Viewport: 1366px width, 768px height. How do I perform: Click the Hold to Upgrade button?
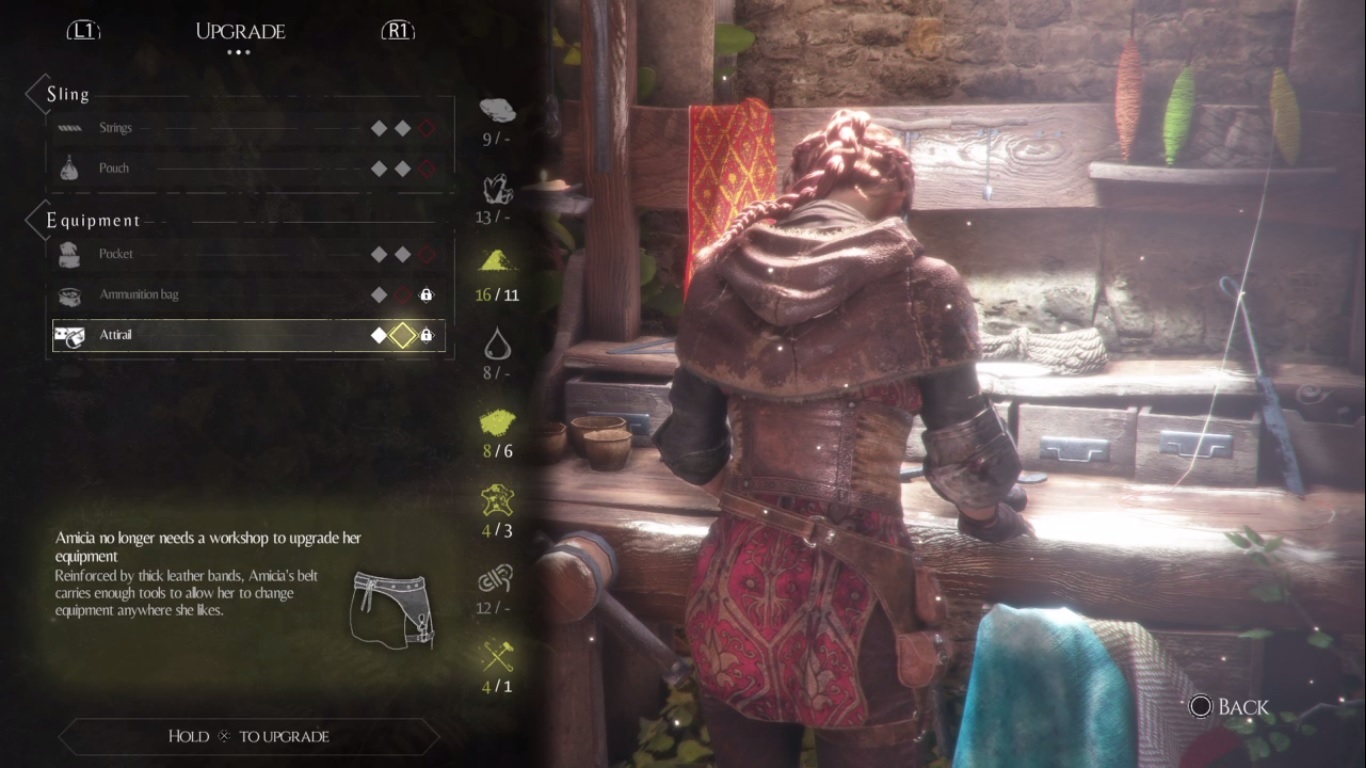tap(249, 736)
